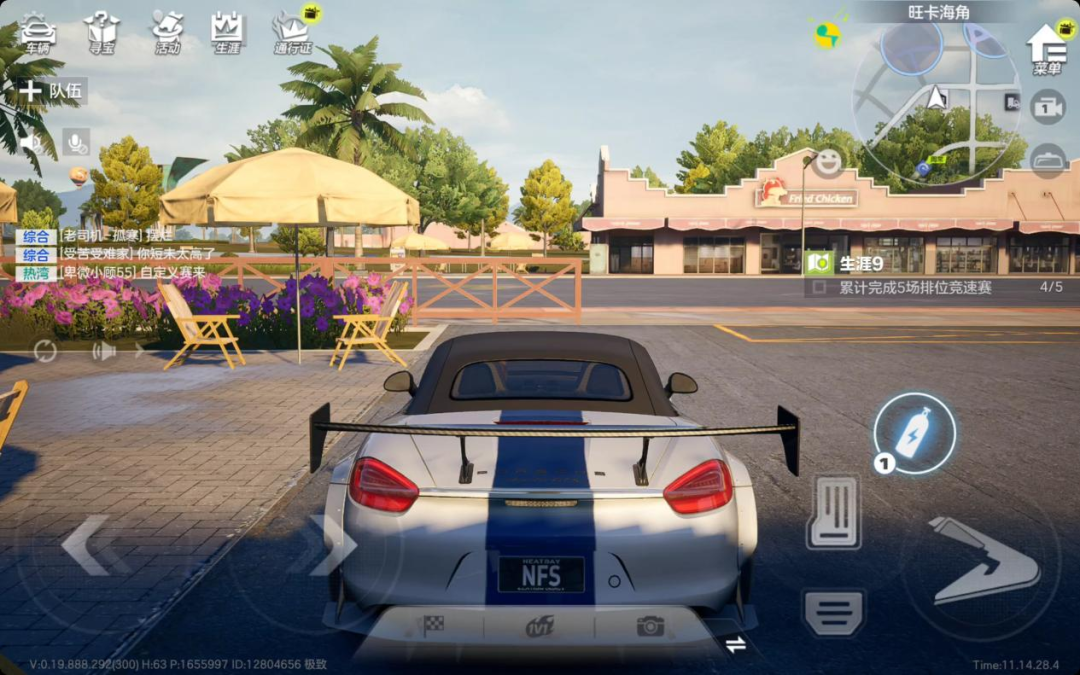Viewport: 1080px width, 675px height.
Task: Open the circular minimap
Action: [936, 101]
